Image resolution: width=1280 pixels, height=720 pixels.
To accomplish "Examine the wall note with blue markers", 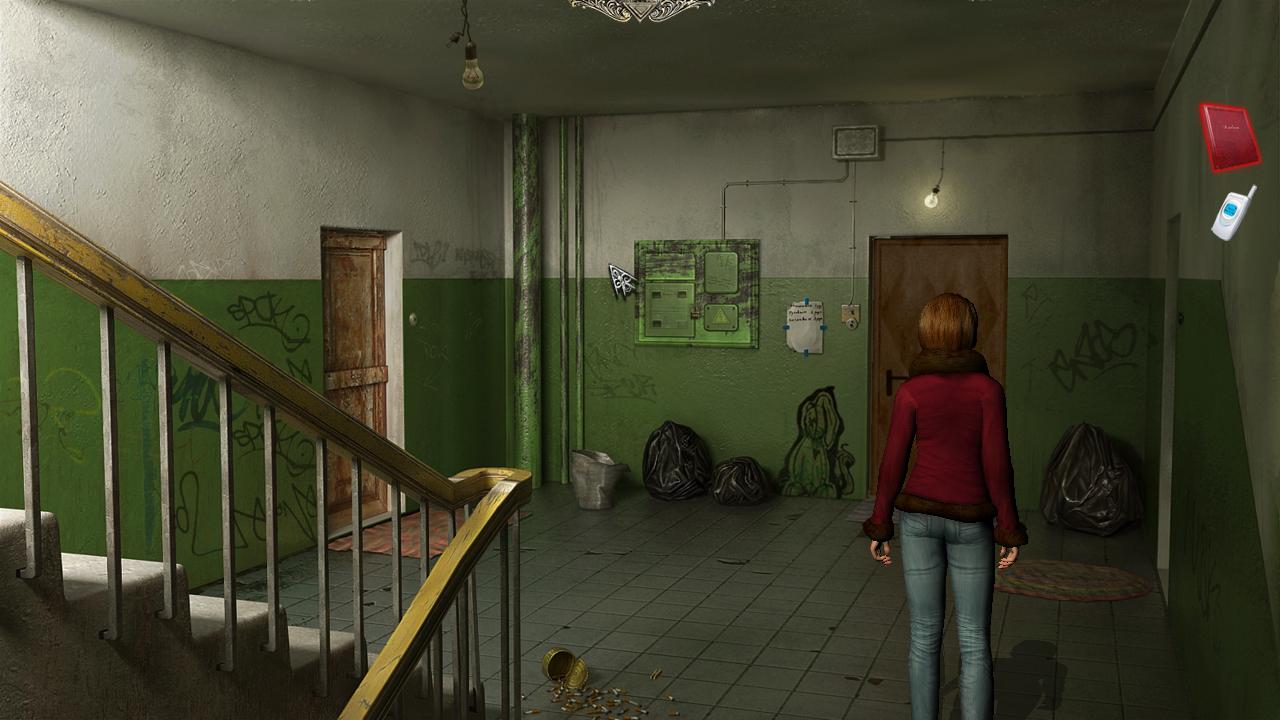I will (x=805, y=326).
